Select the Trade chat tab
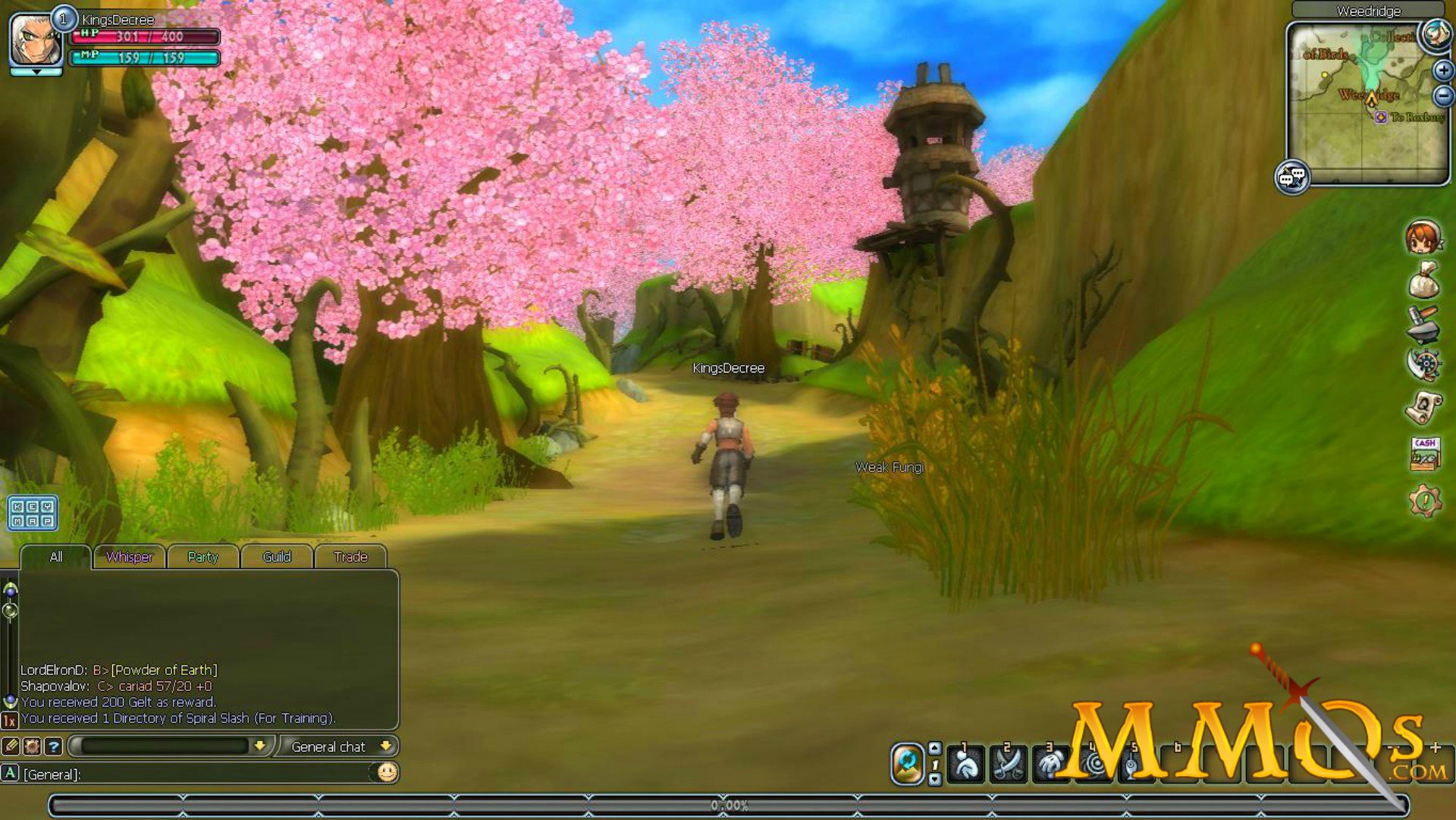 [x=350, y=557]
